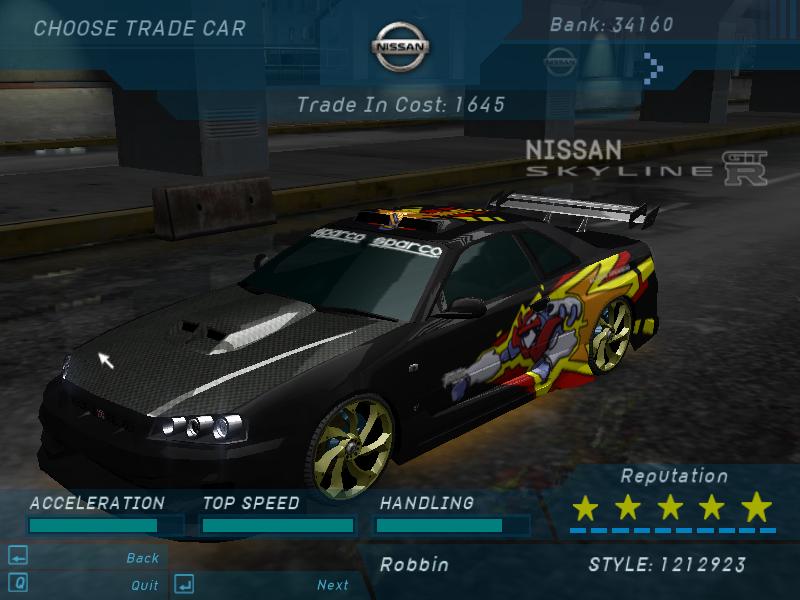Click the right arrow to browse cars
The width and height of the screenshot is (800, 600).
click(x=653, y=66)
